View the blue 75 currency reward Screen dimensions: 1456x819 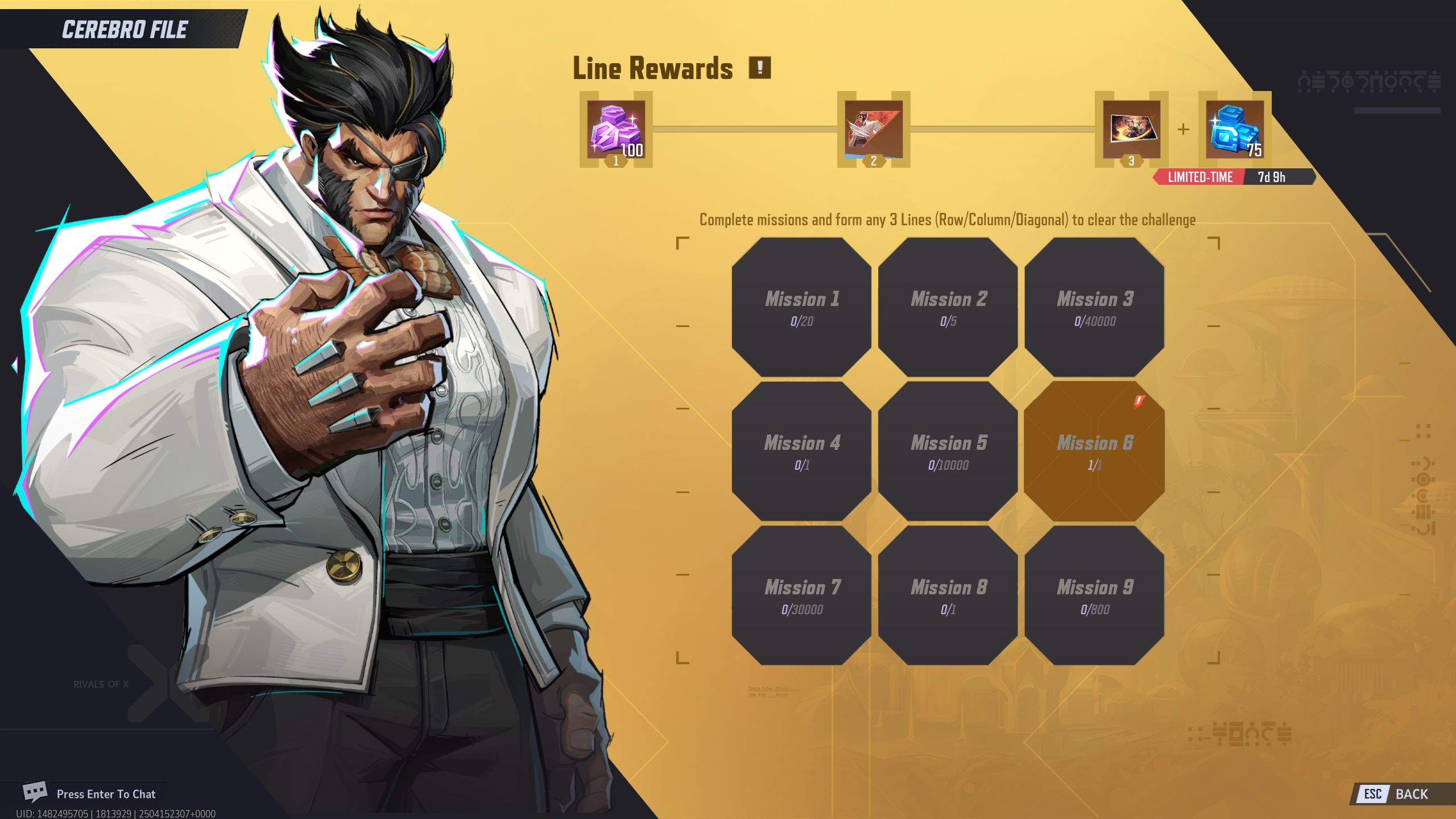click(x=1235, y=130)
